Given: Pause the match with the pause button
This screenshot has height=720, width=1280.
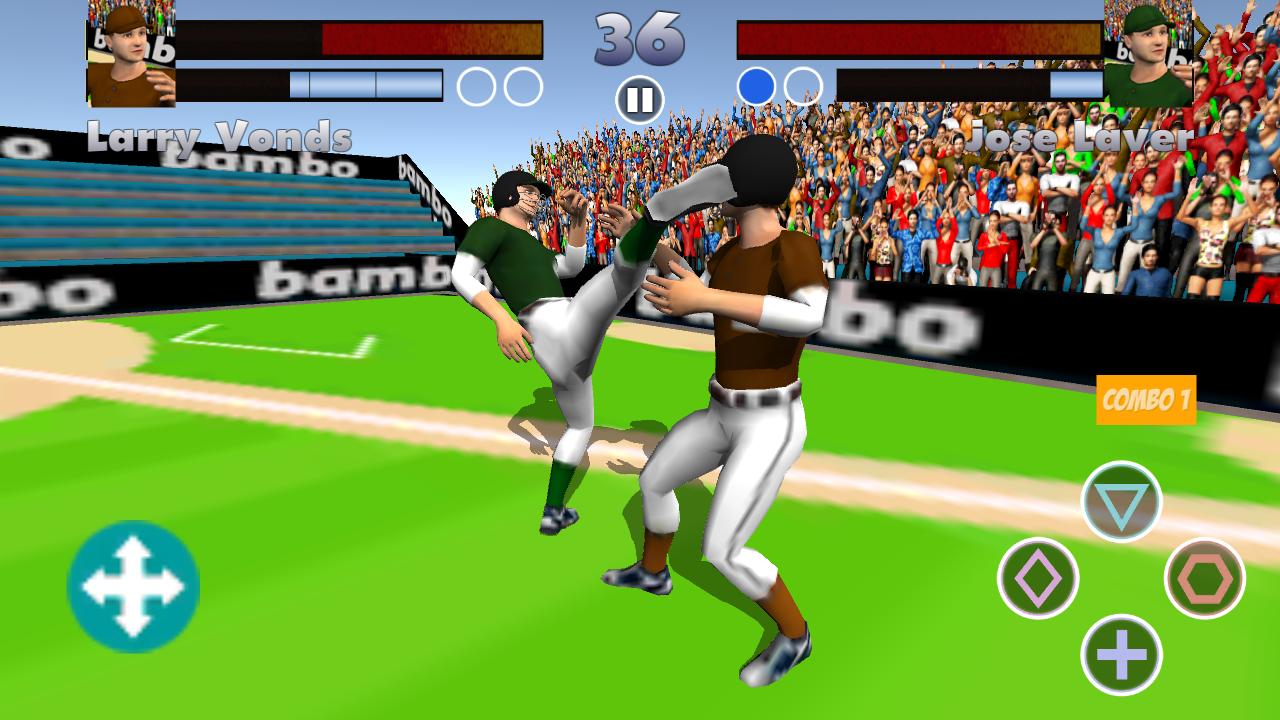Looking at the screenshot, I should pos(639,97).
